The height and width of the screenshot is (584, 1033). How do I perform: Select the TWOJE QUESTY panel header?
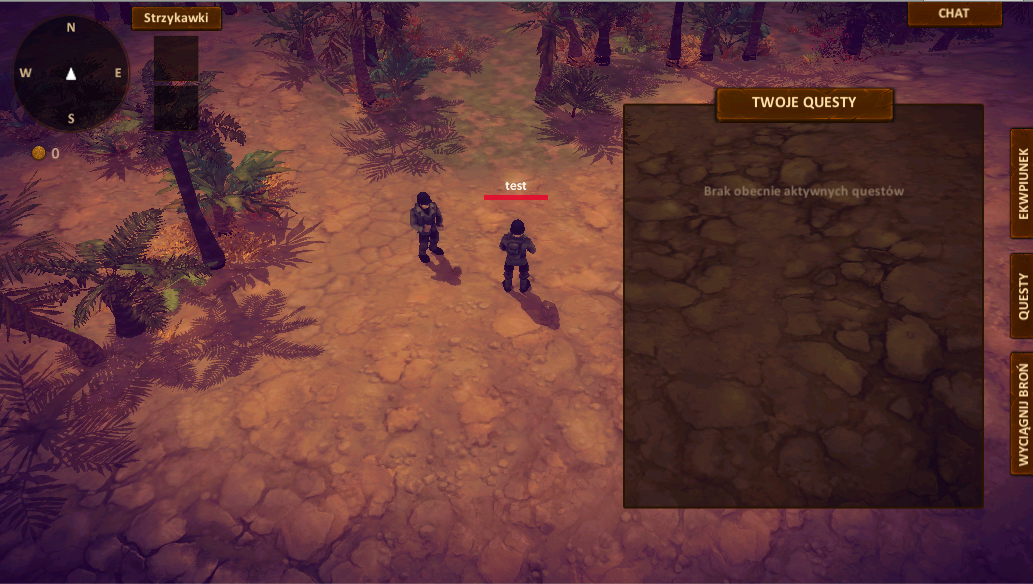tap(804, 103)
